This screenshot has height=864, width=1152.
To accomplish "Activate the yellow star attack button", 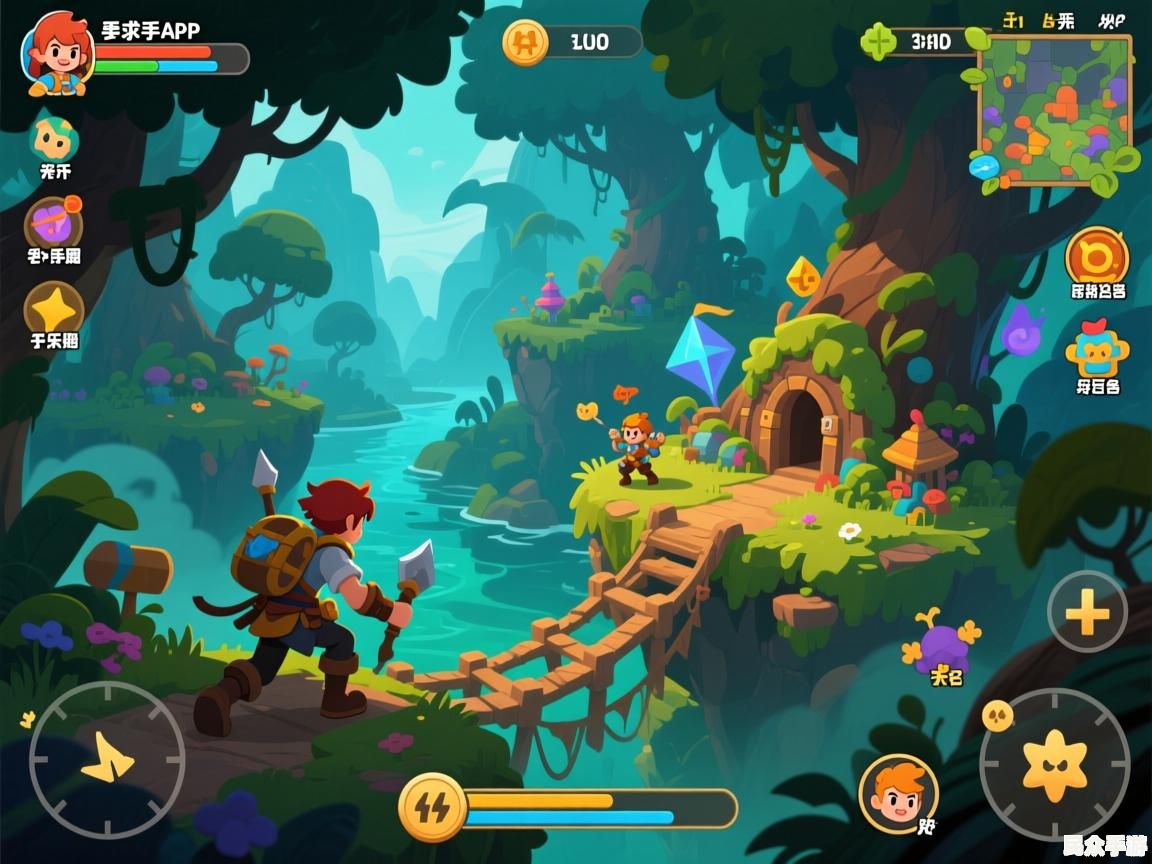I will click(x=1054, y=764).
